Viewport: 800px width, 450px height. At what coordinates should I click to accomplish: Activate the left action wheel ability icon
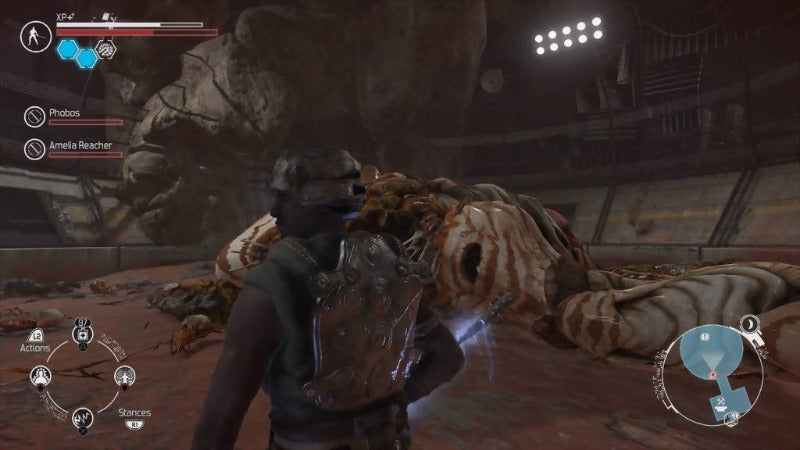42,376
